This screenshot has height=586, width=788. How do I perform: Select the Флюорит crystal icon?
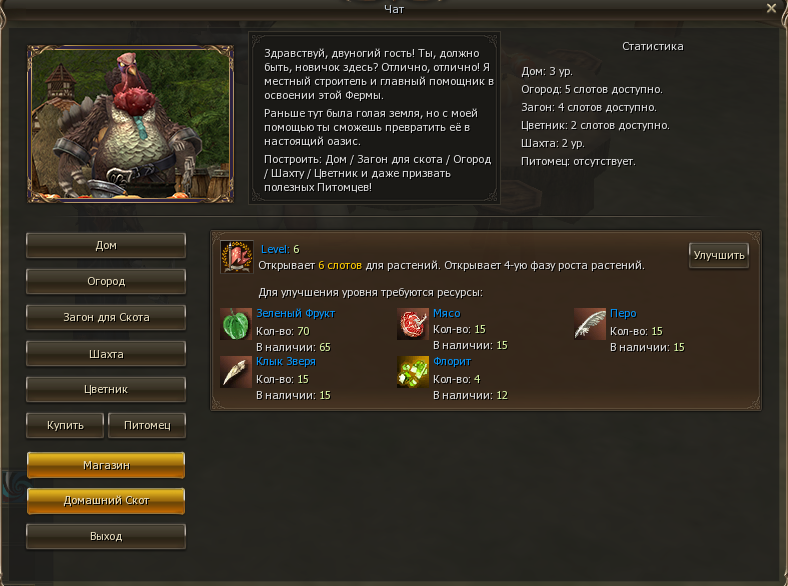(412, 371)
